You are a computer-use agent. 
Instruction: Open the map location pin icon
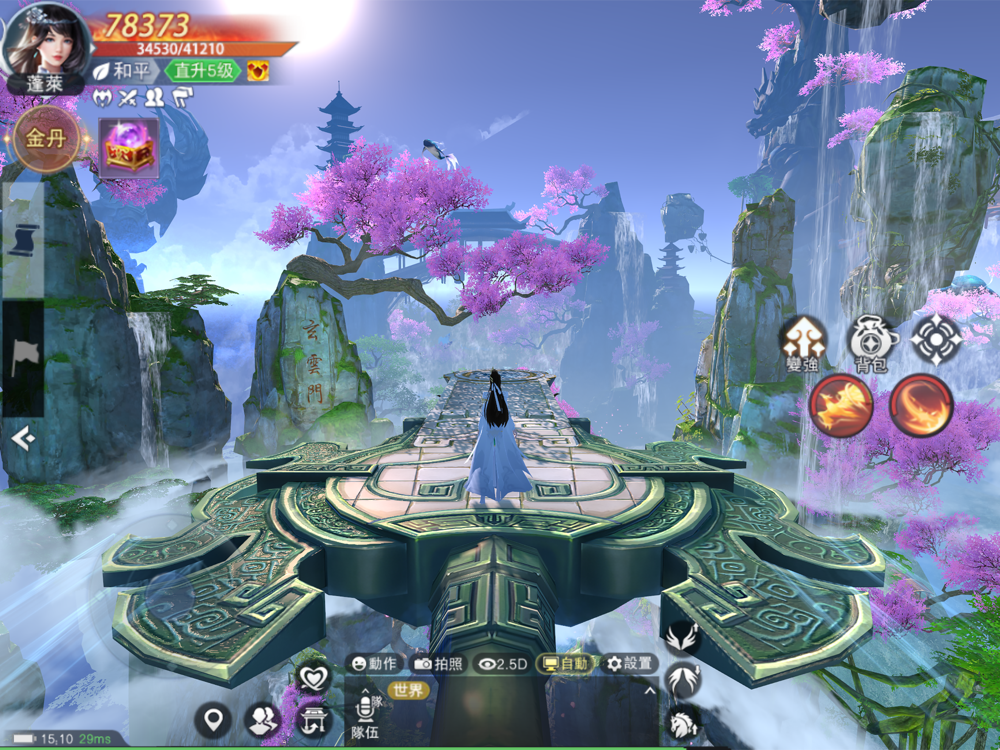coord(212,718)
